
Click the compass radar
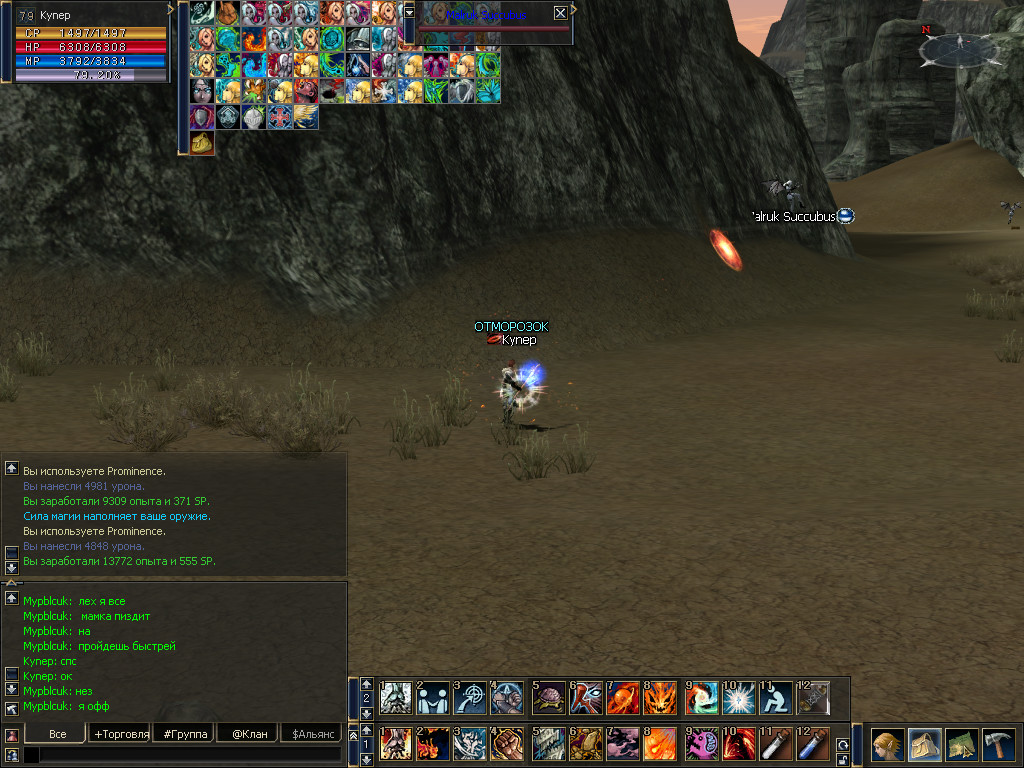point(957,46)
